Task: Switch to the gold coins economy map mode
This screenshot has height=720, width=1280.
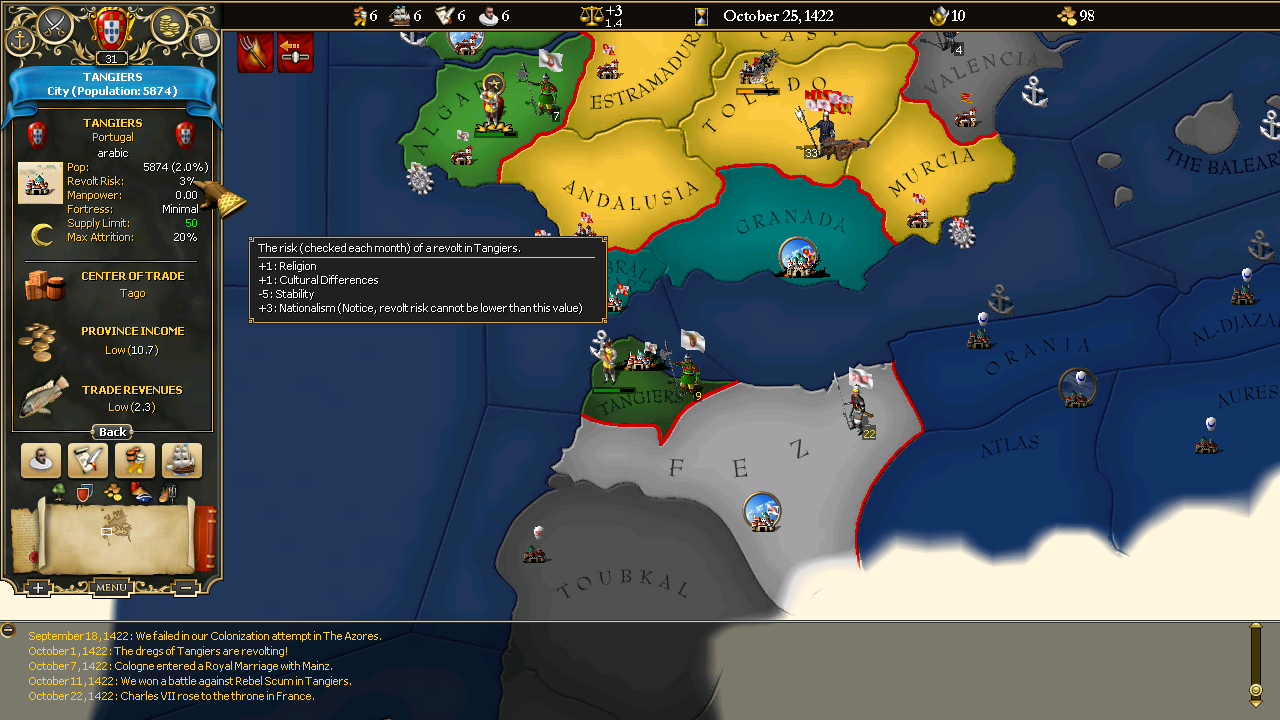Action: [x=113, y=491]
